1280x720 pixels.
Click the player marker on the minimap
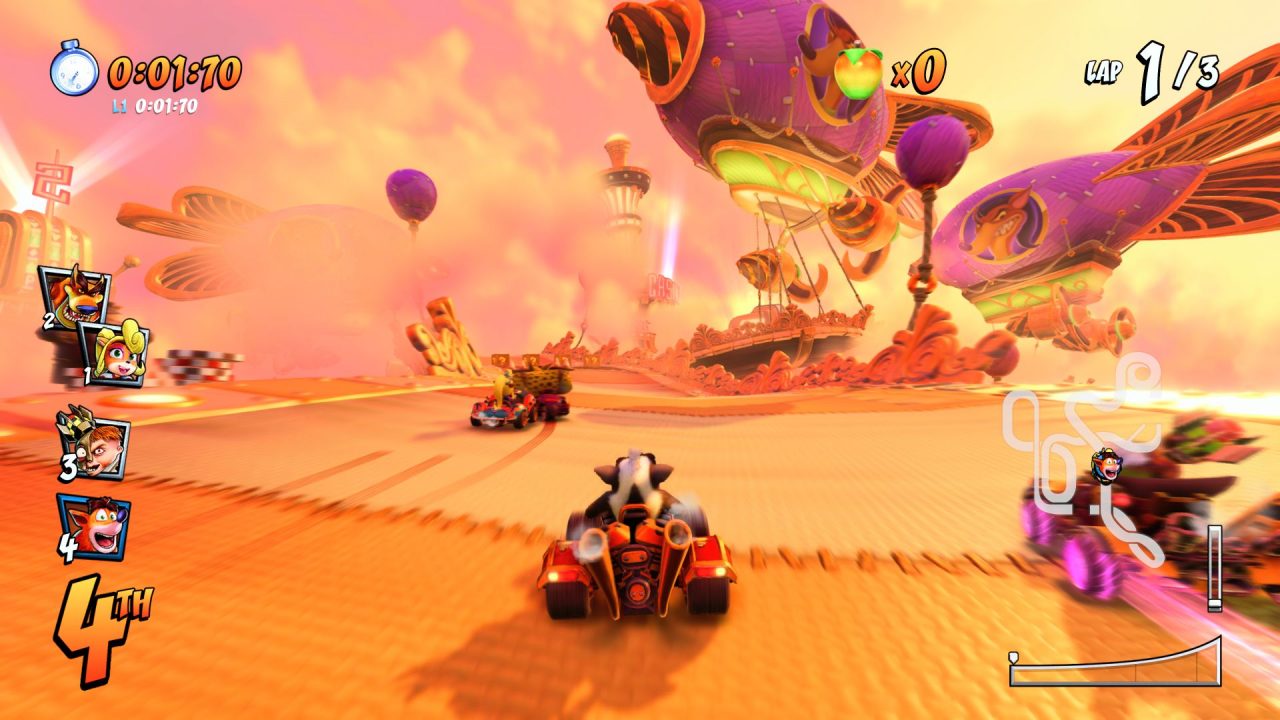(x=1106, y=465)
